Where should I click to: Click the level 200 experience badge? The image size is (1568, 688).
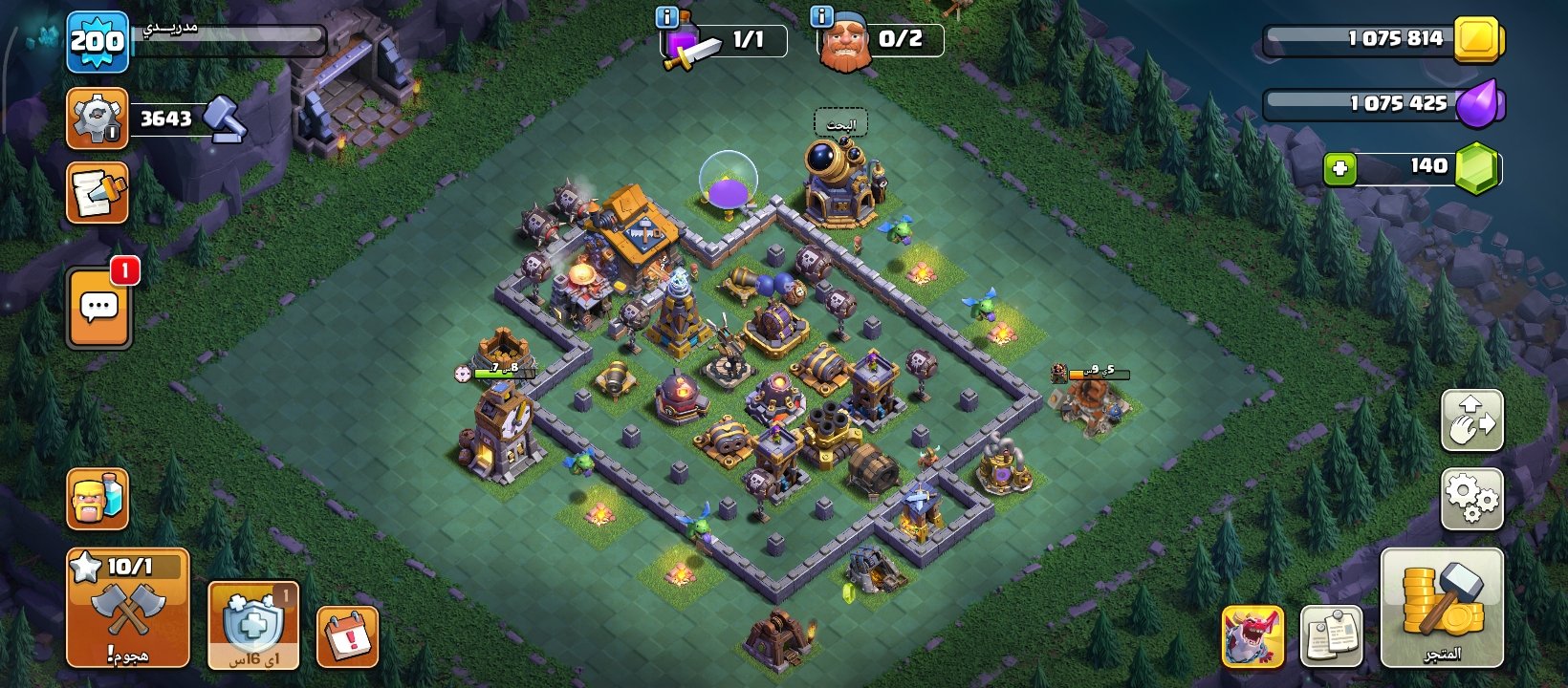(x=98, y=42)
